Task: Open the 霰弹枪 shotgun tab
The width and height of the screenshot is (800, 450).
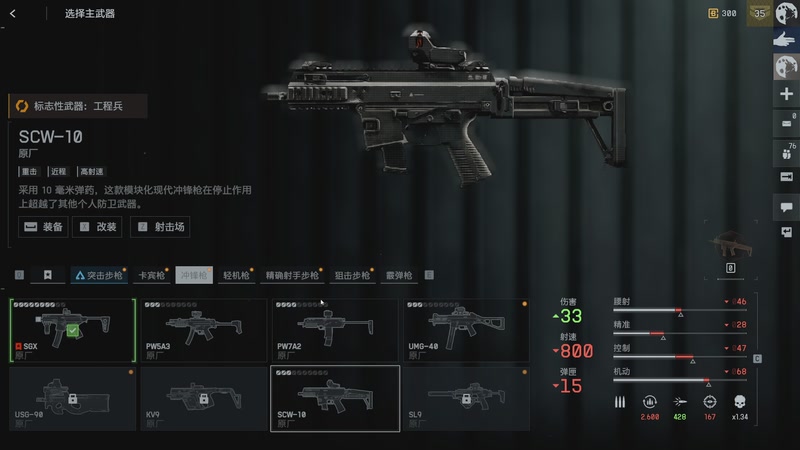Action: tap(399, 275)
